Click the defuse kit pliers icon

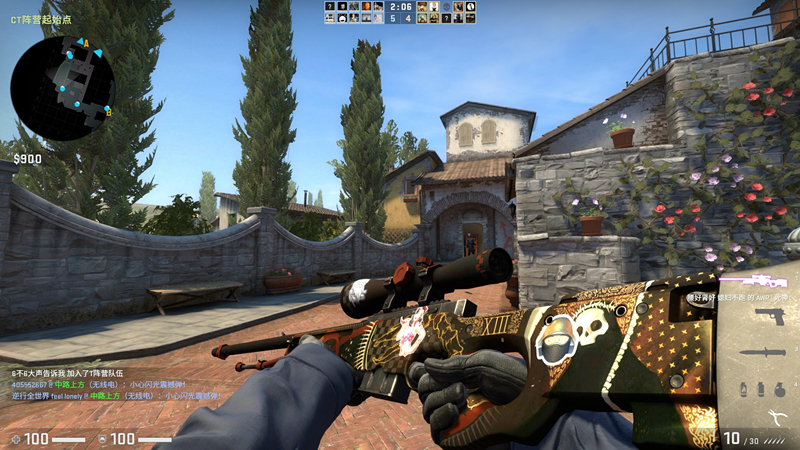point(776,418)
